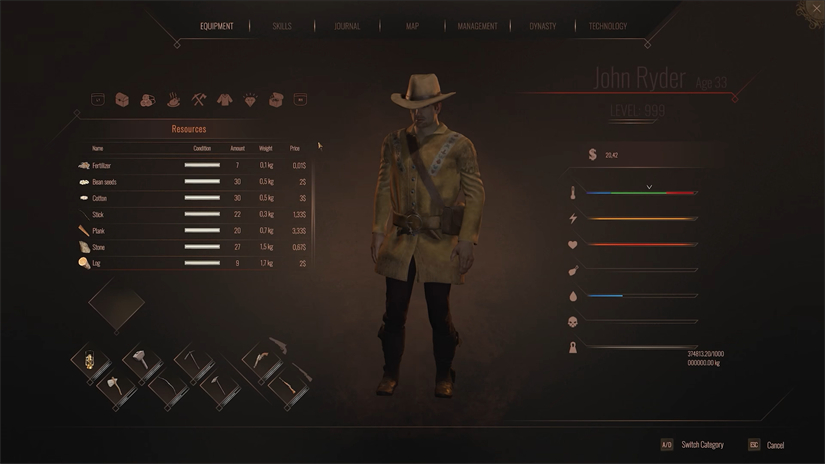Choose the treasure chest category icon
This screenshot has height=464, width=825.
click(x=122, y=100)
